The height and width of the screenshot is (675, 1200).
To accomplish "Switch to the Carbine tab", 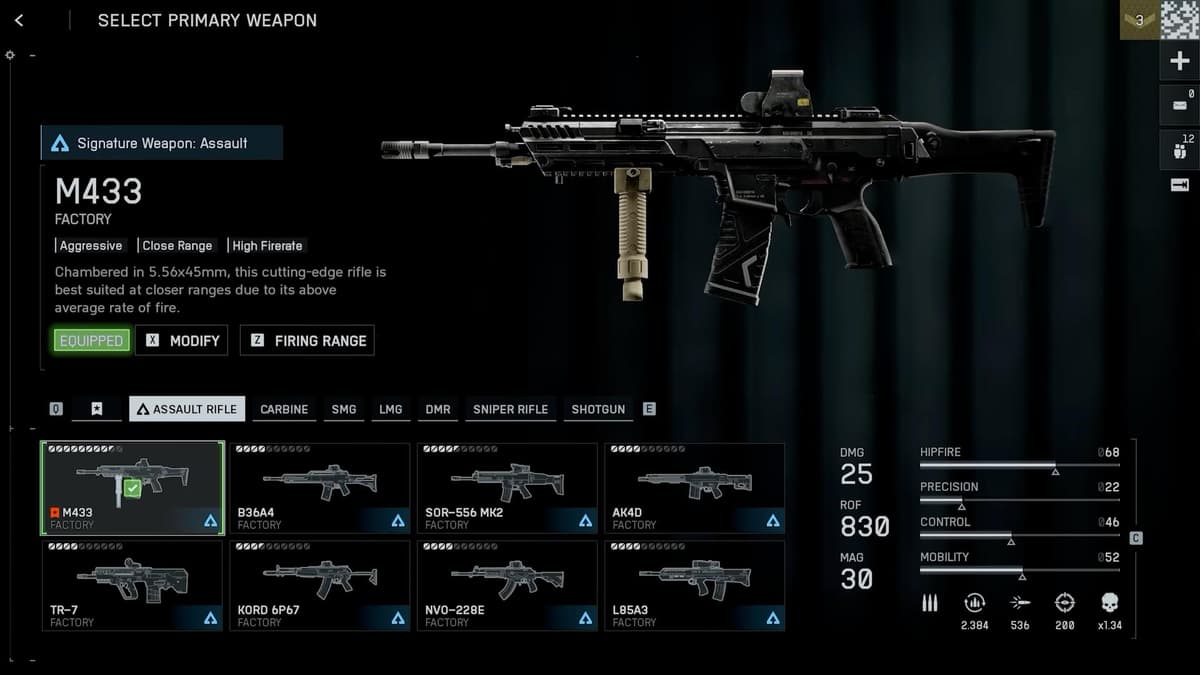I will (x=284, y=409).
